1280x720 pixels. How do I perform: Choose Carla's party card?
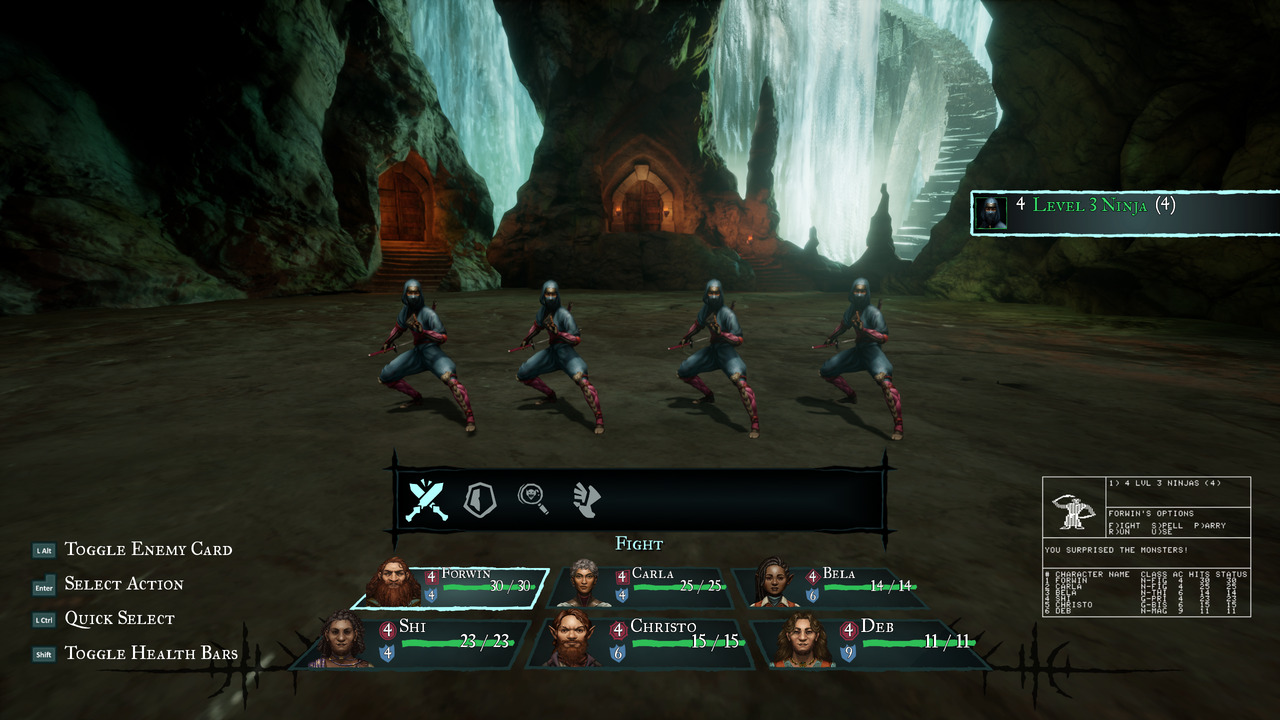tap(640, 587)
